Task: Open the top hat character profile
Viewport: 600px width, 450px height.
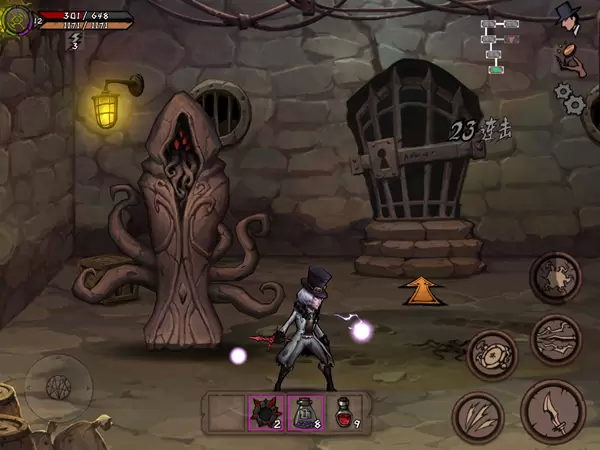Action: click(570, 15)
